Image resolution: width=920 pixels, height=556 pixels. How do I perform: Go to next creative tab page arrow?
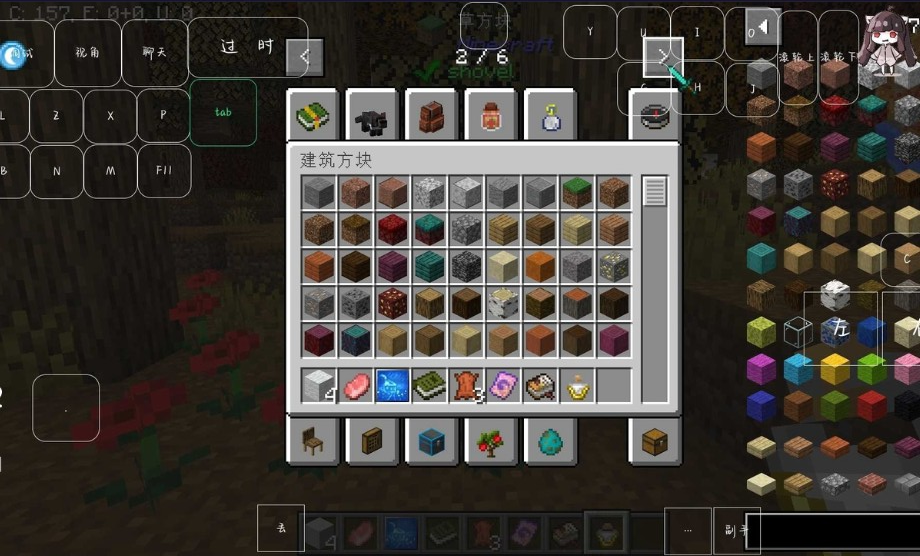662,56
